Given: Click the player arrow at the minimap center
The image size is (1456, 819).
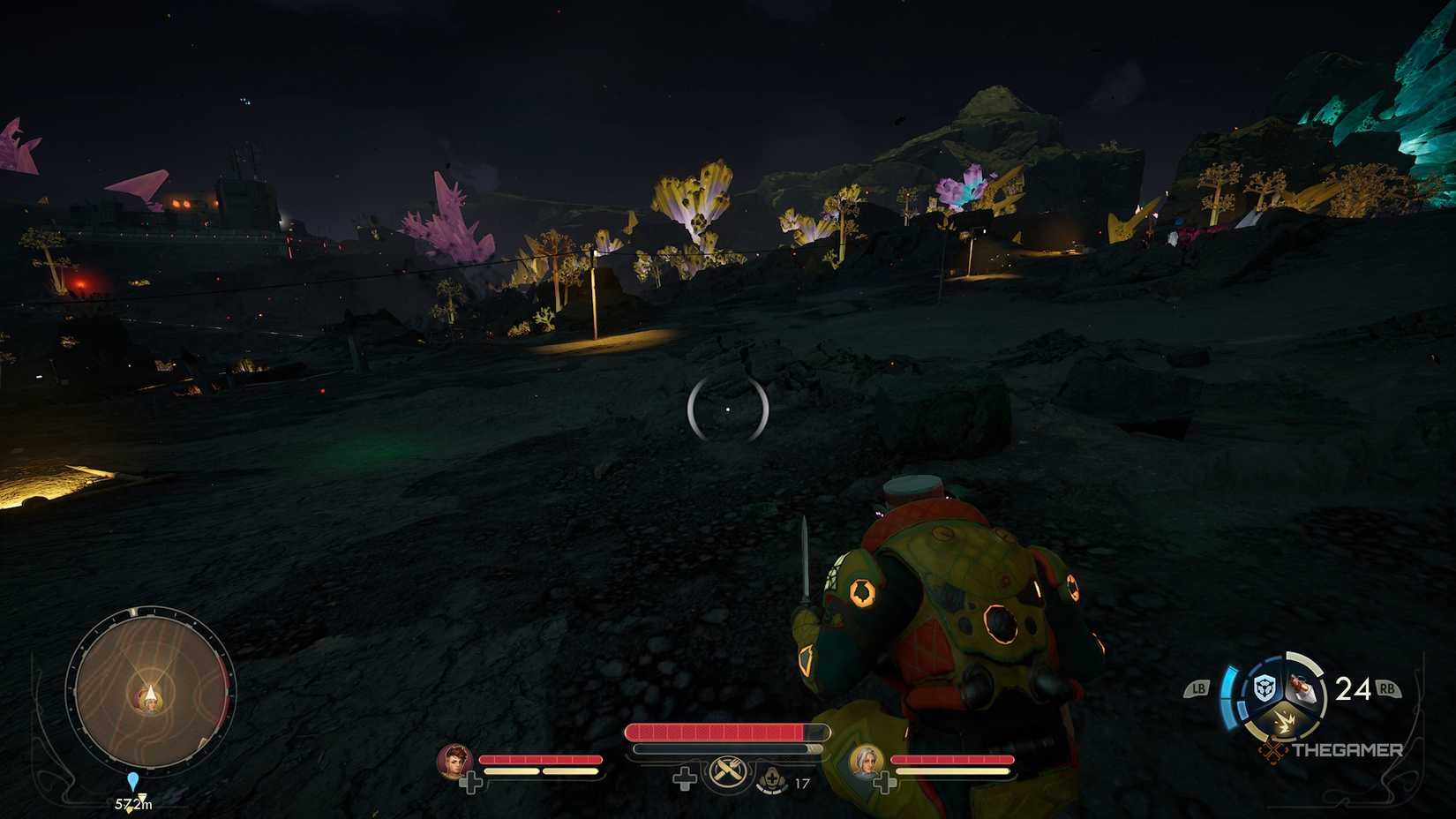Looking at the screenshot, I should 150,695.
